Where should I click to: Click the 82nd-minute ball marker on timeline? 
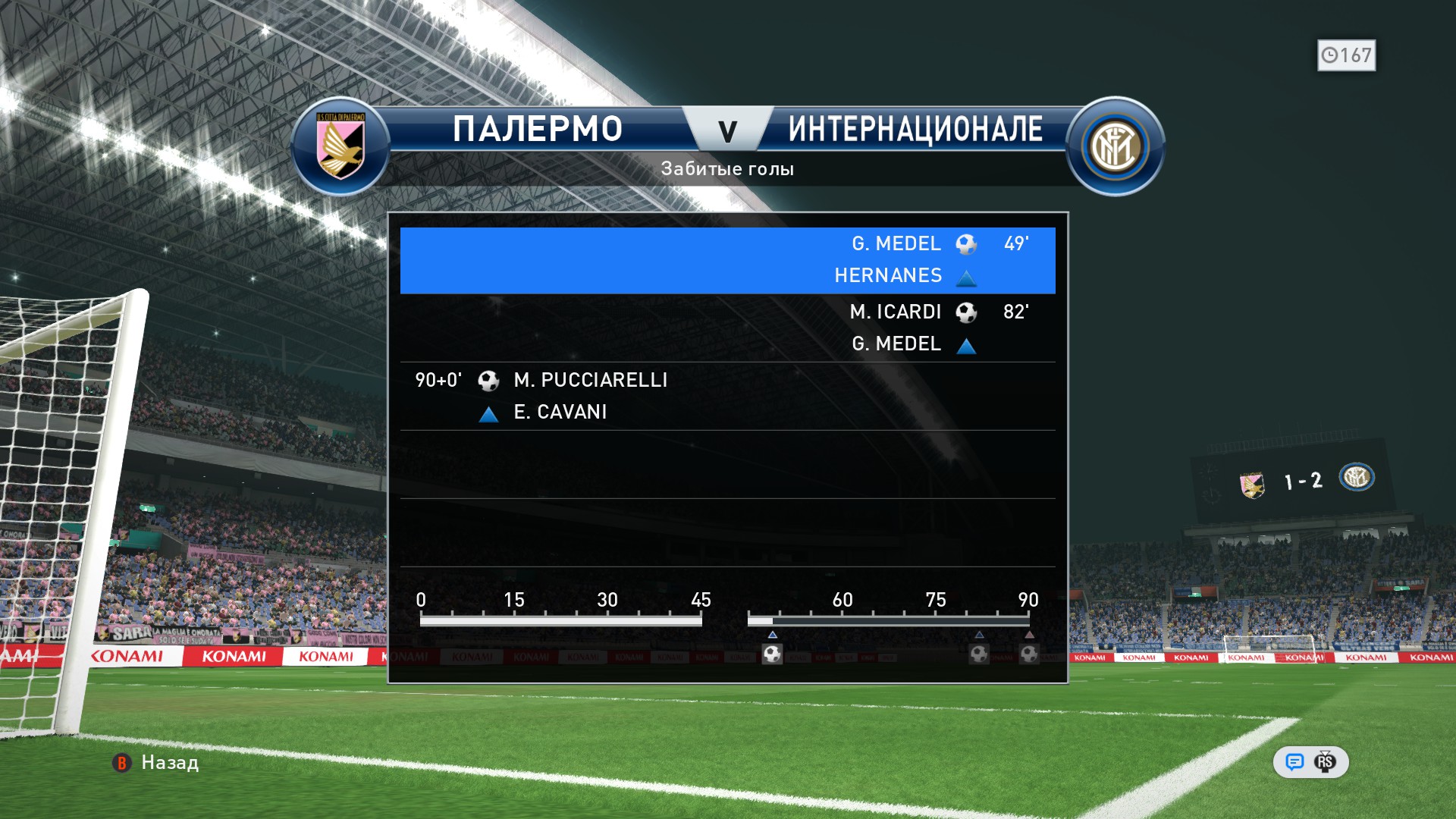tap(979, 654)
